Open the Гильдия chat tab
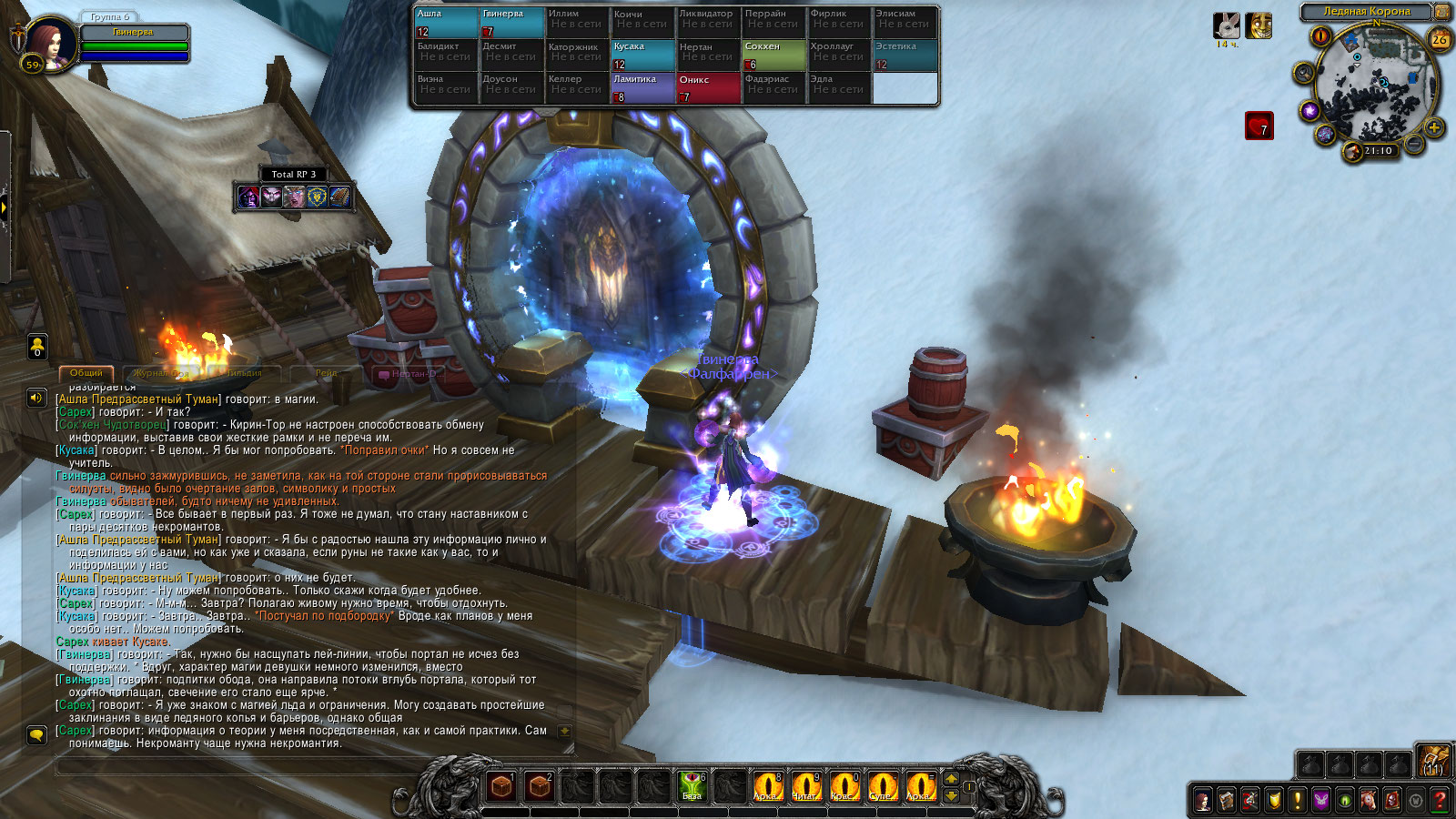1456x819 pixels. click(x=244, y=373)
